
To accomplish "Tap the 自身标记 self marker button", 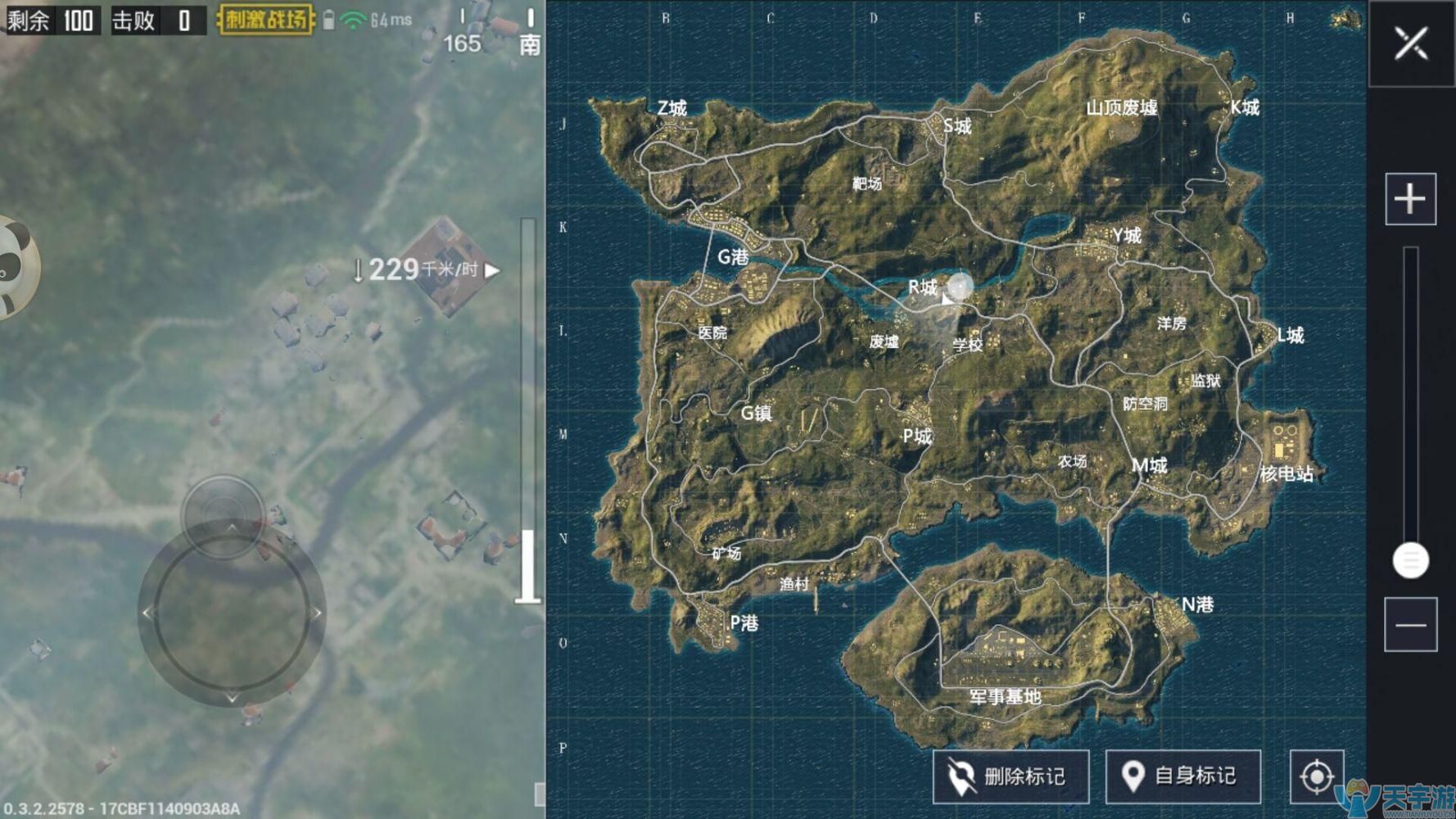I will pos(1182,776).
